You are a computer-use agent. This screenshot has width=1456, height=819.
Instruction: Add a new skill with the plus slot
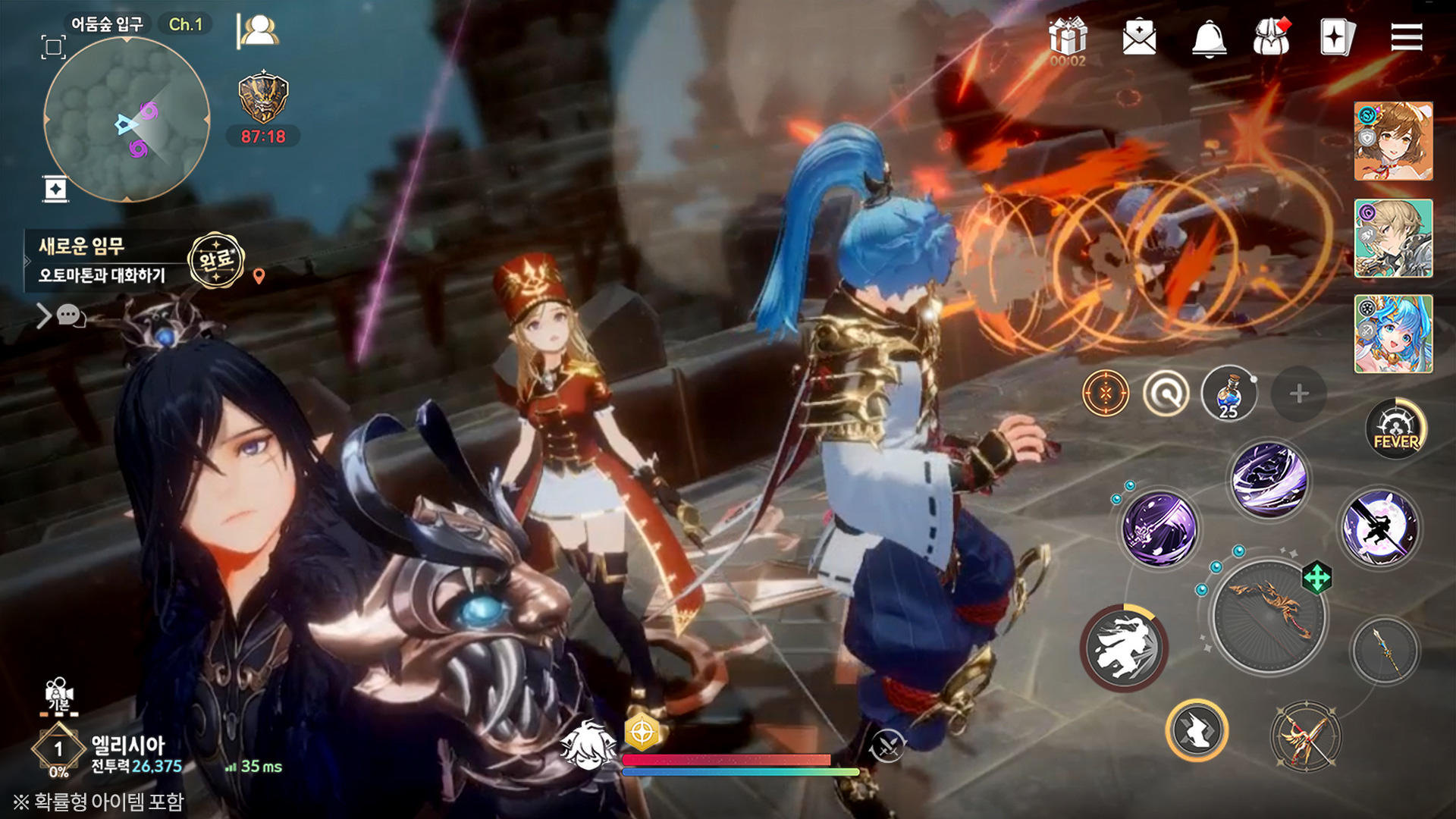1300,394
